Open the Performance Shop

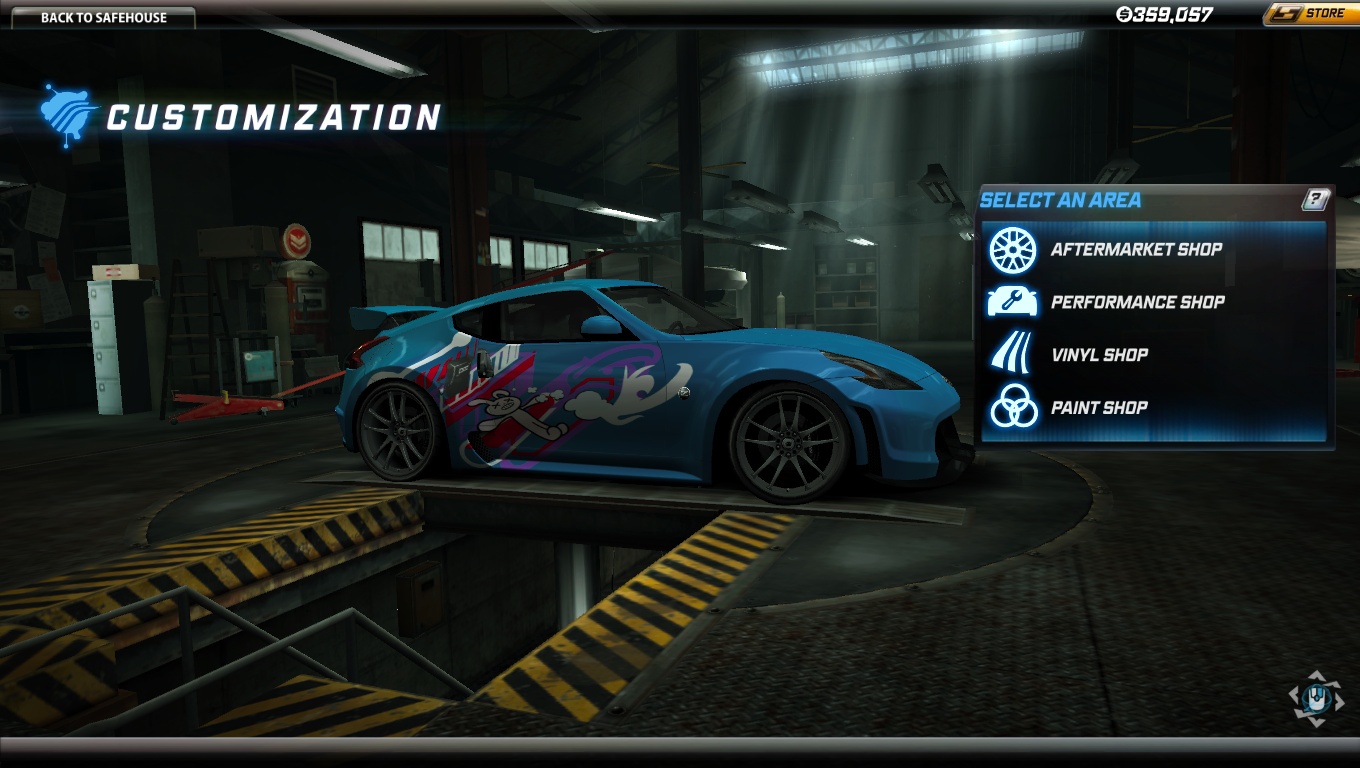[1137, 302]
